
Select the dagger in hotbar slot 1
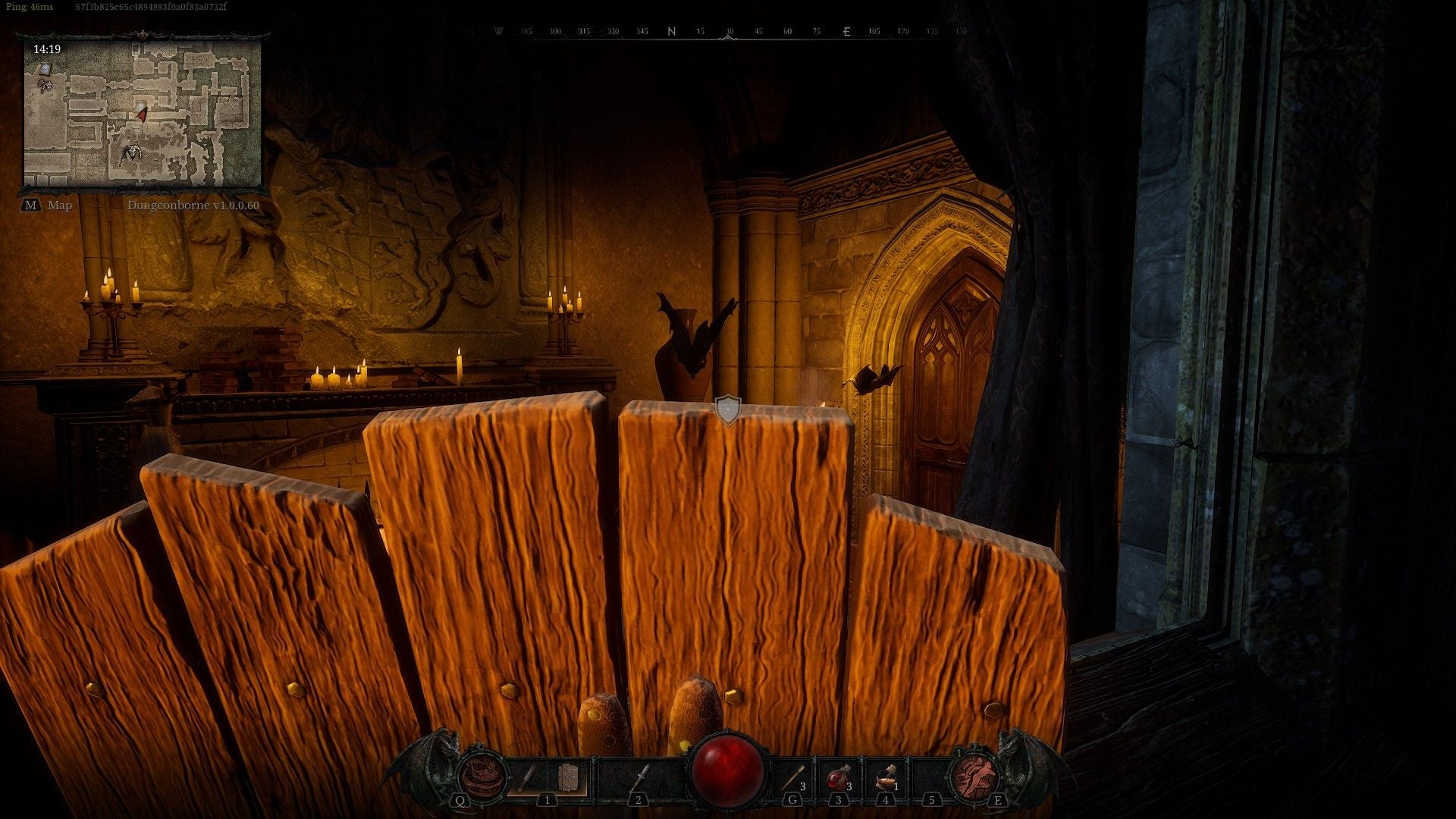pos(529,776)
